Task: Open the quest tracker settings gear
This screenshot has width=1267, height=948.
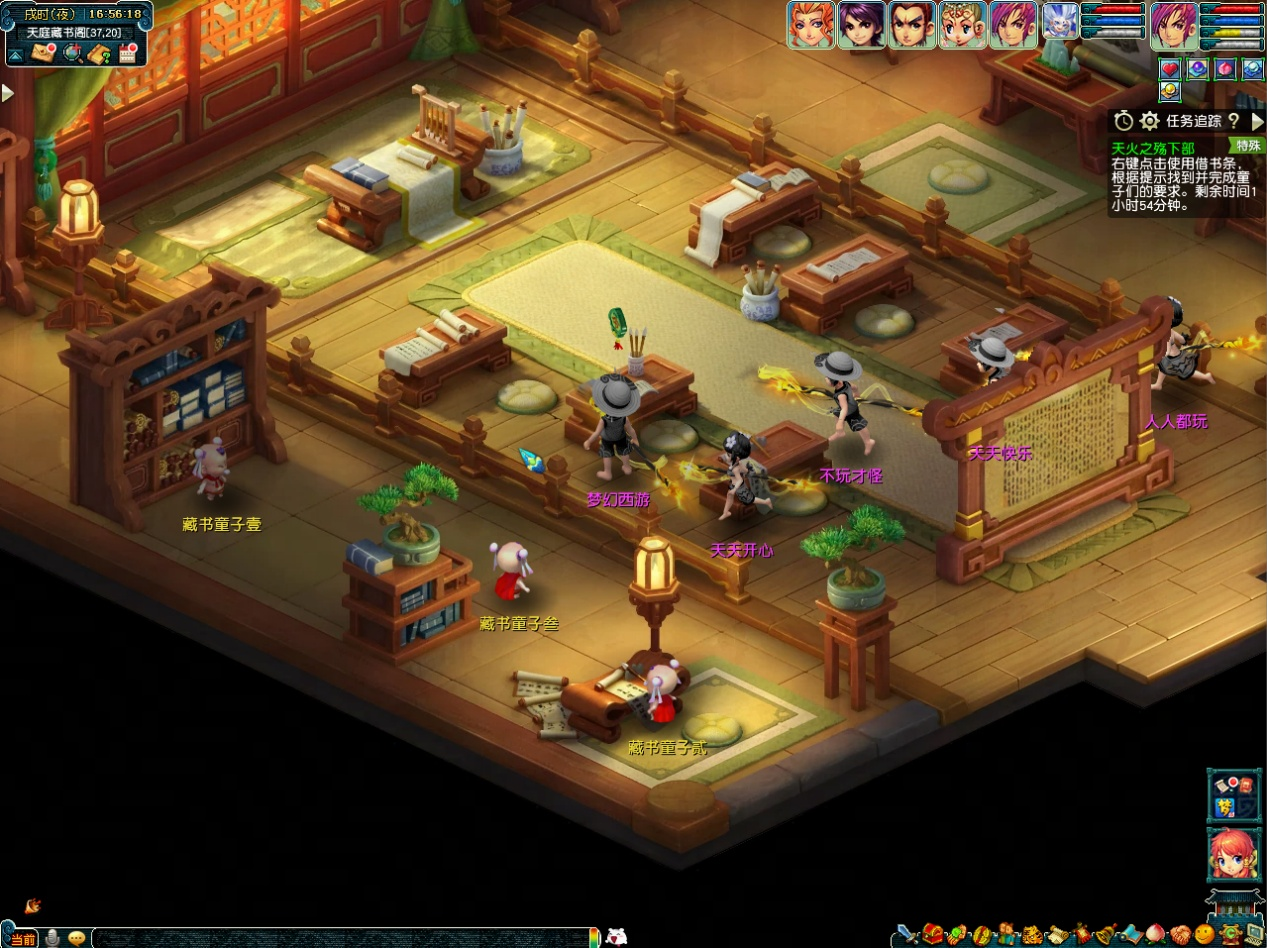Action: click(x=1150, y=121)
